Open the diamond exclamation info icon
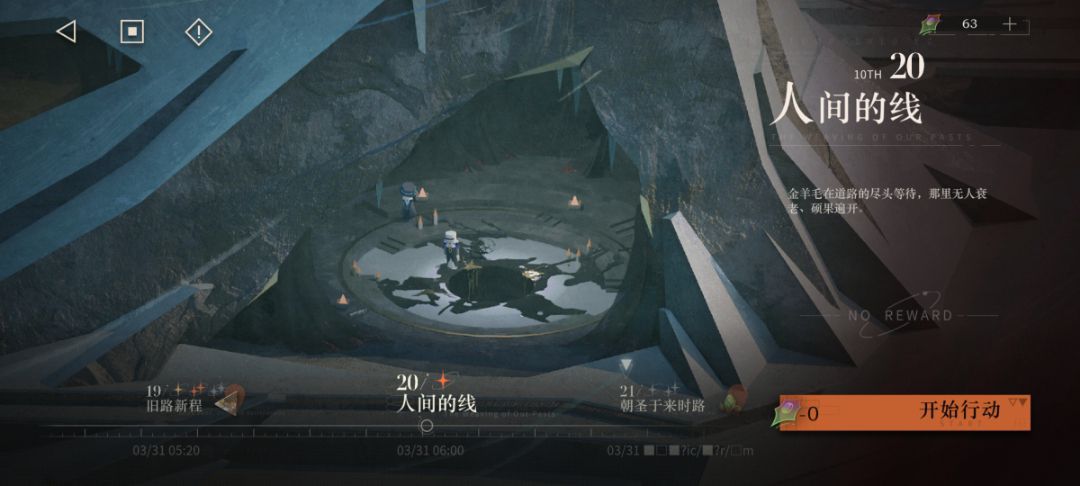This screenshot has height=486, width=1080. point(199,32)
